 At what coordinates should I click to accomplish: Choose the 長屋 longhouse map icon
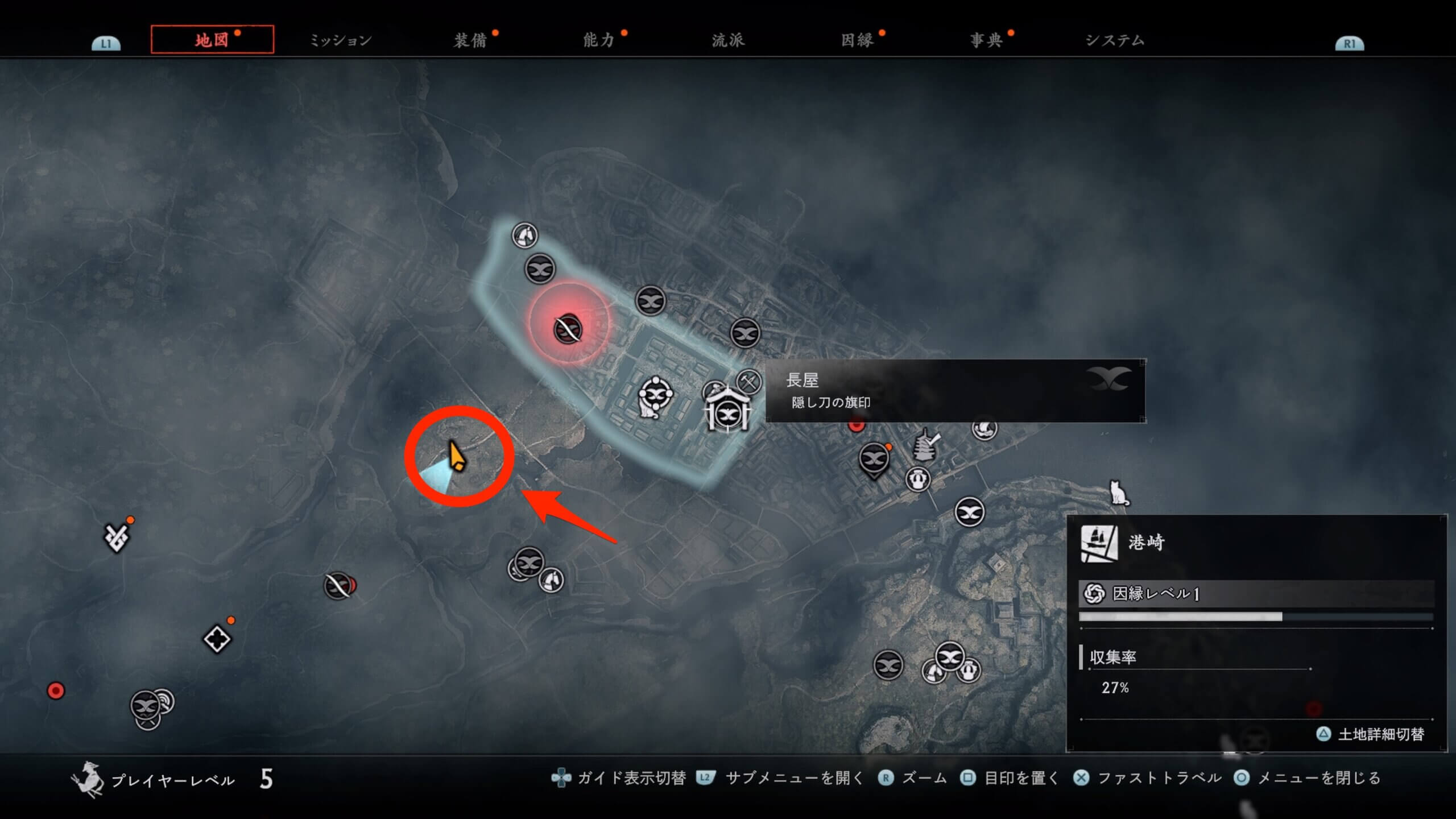727,410
